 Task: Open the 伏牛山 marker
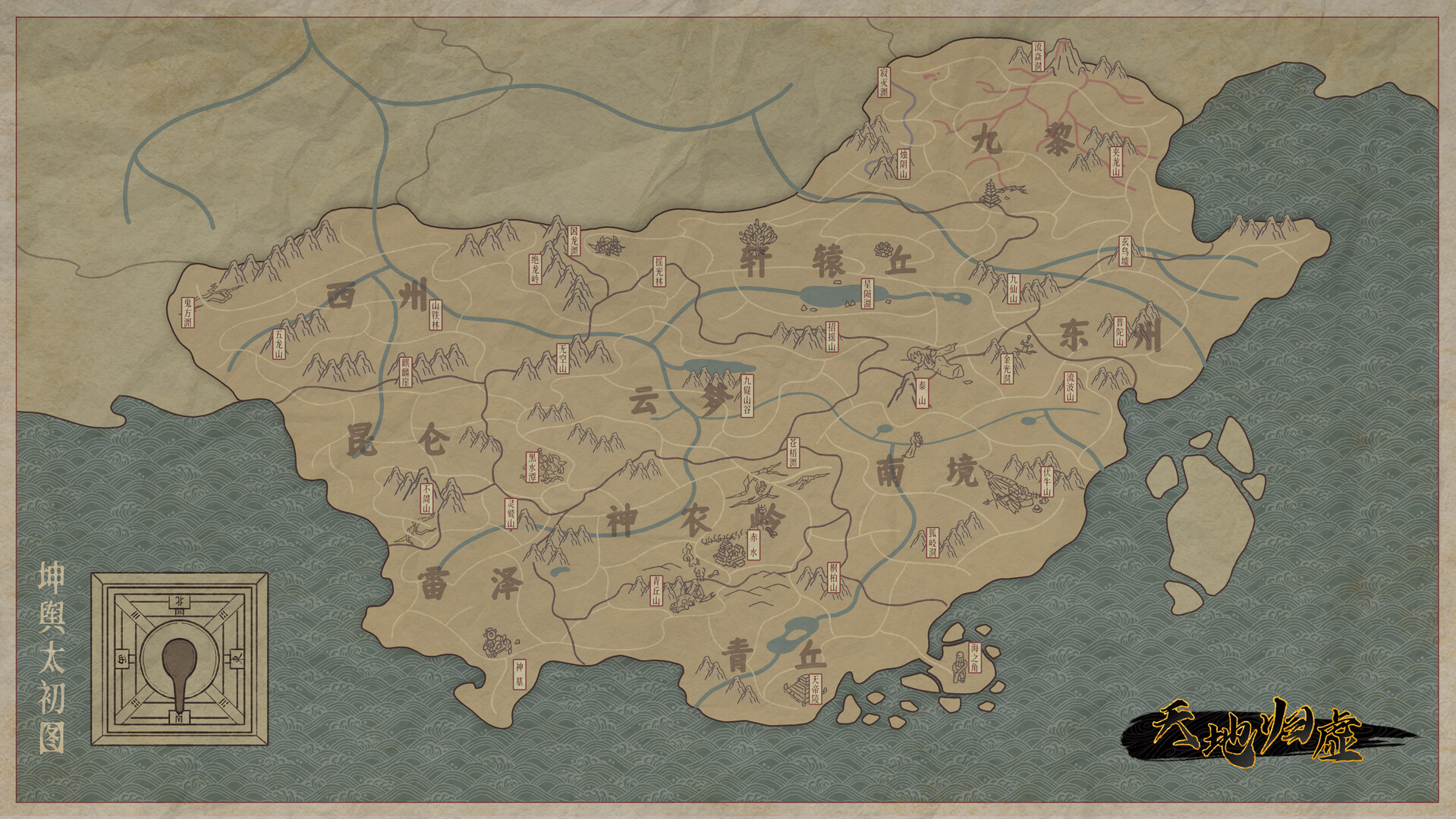(1047, 482)
